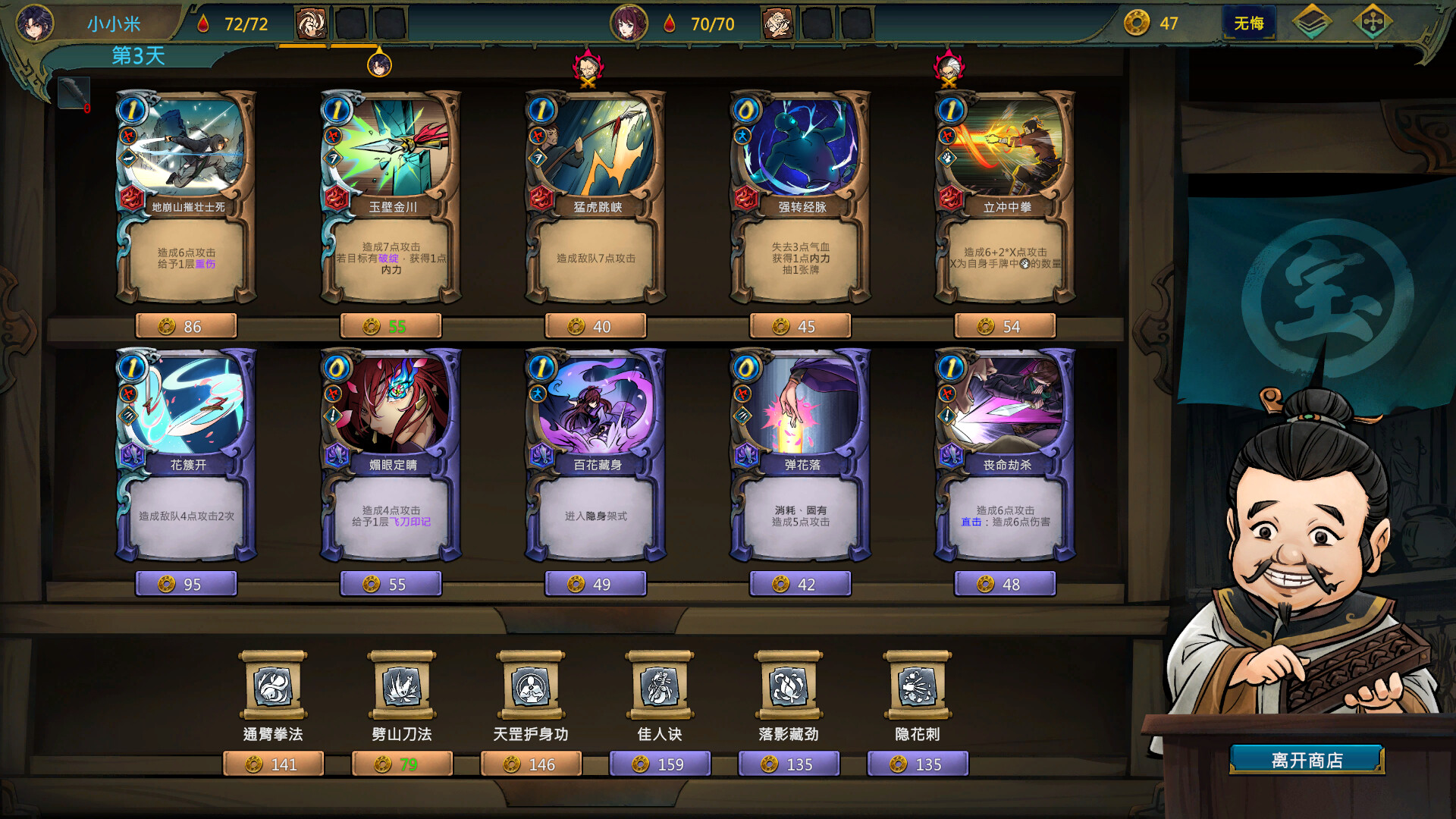
Task: Click the 百花藏身 card
Action: [x=595, y=455]
